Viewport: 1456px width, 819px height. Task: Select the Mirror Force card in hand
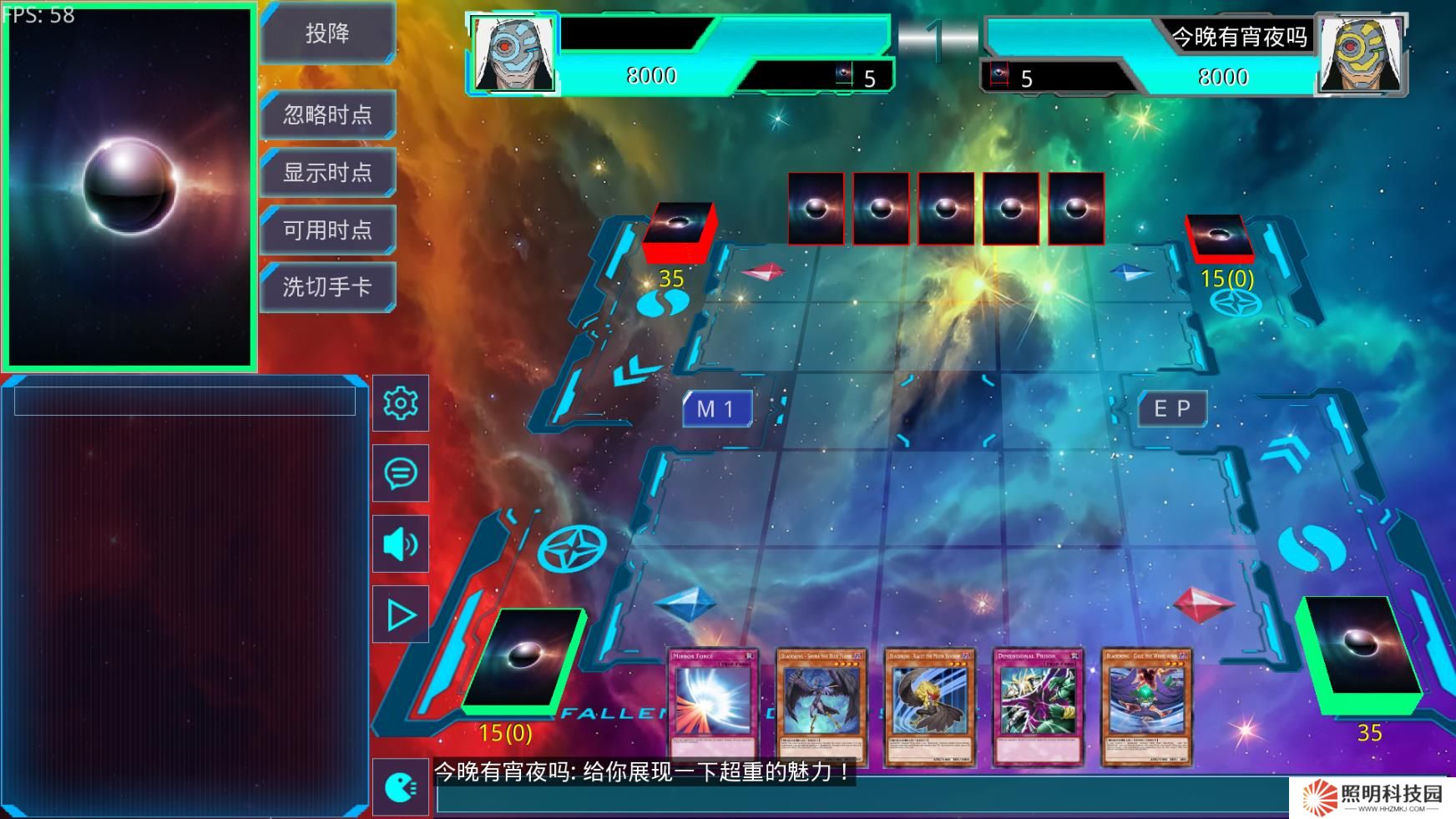click(713, 707)
